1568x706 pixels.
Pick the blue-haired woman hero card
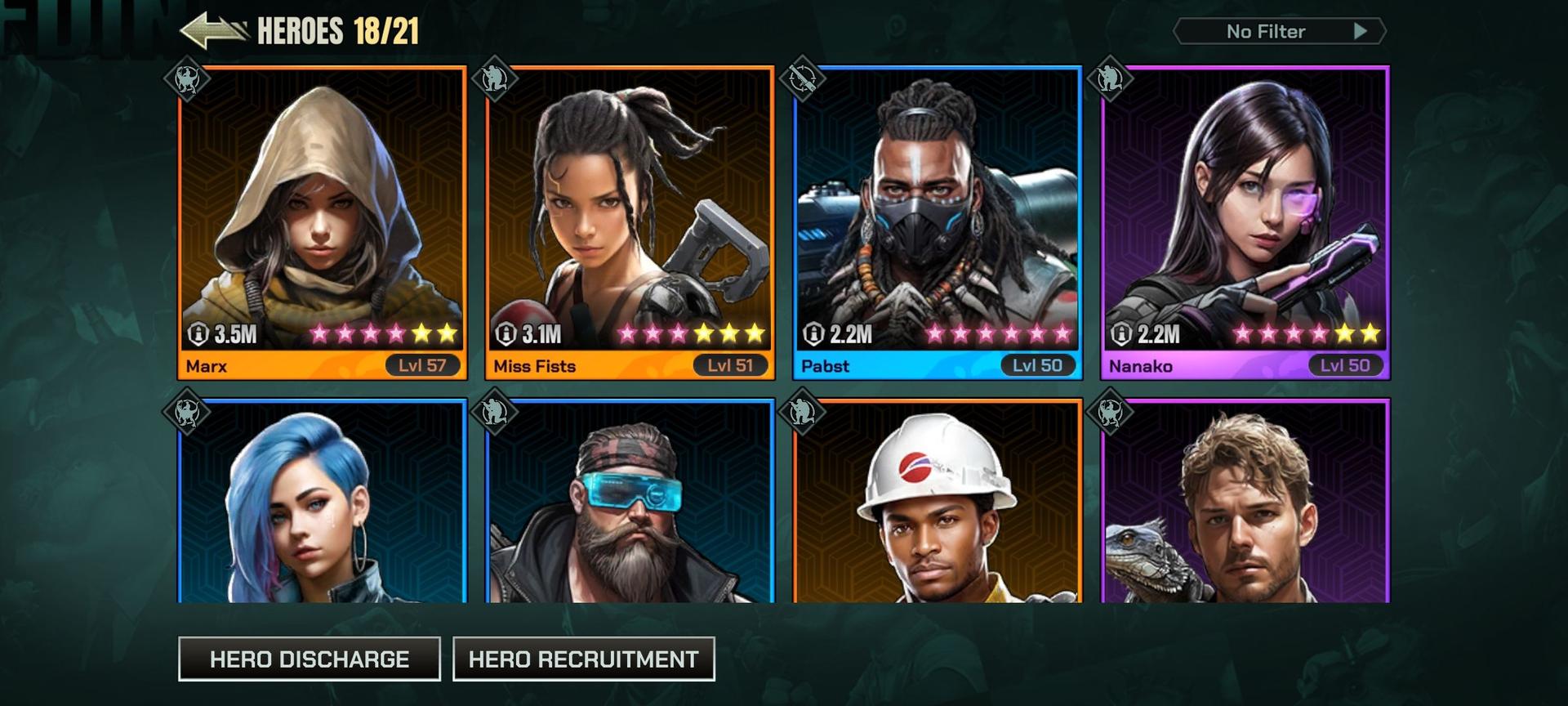click(322, 503)
